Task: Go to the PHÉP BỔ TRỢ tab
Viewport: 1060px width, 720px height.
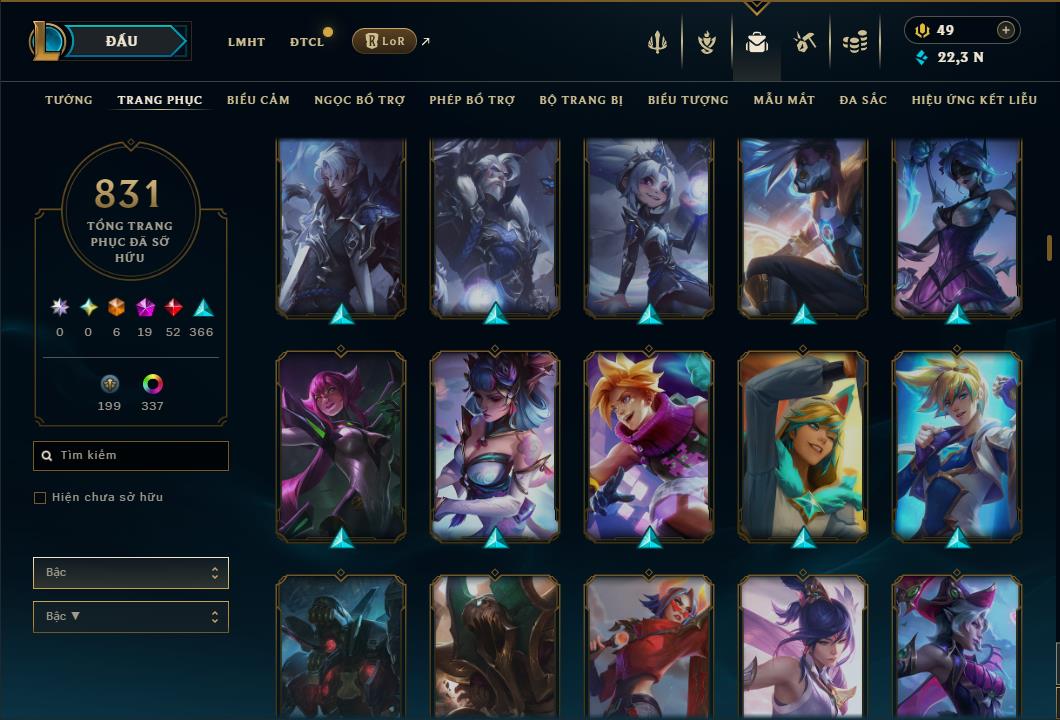Action: pyautogui.click(x=472, y=100)
